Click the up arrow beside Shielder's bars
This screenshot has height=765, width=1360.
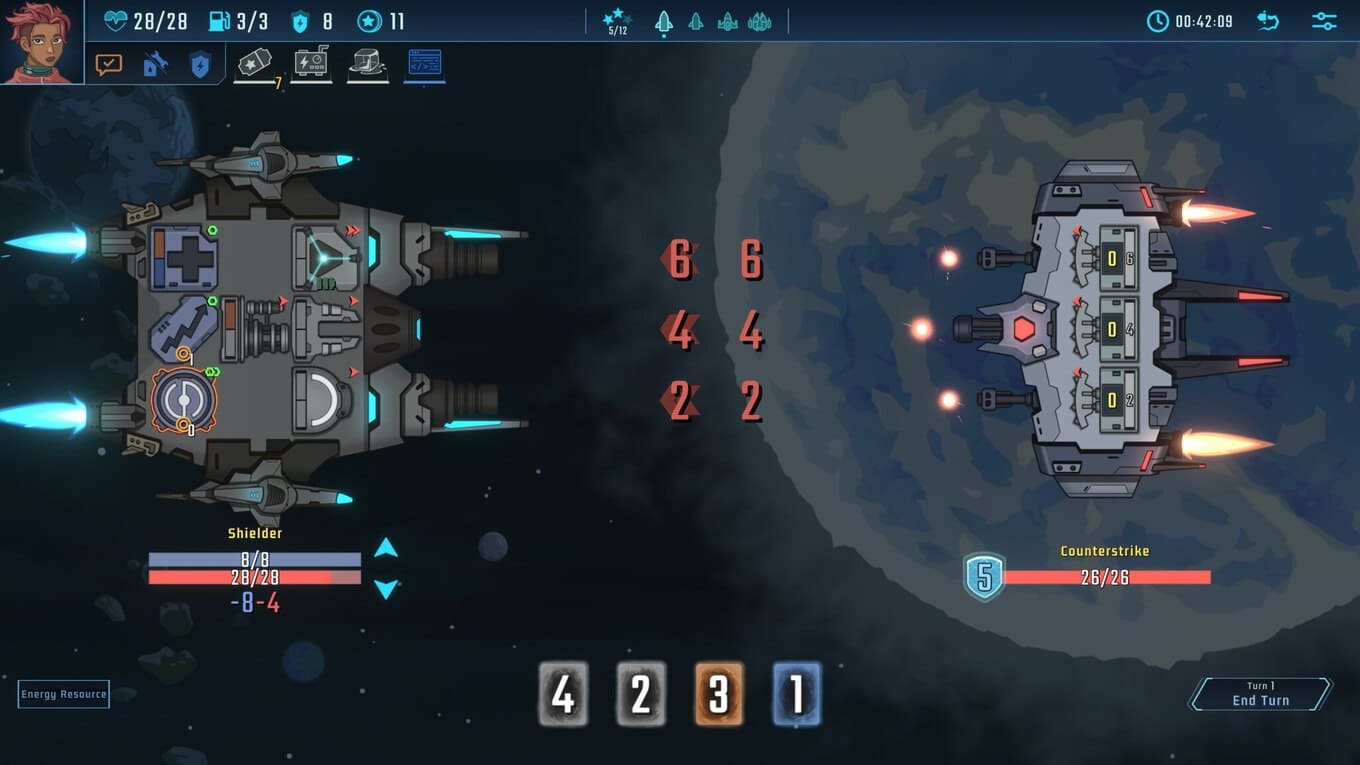click(x=386, y=548)
